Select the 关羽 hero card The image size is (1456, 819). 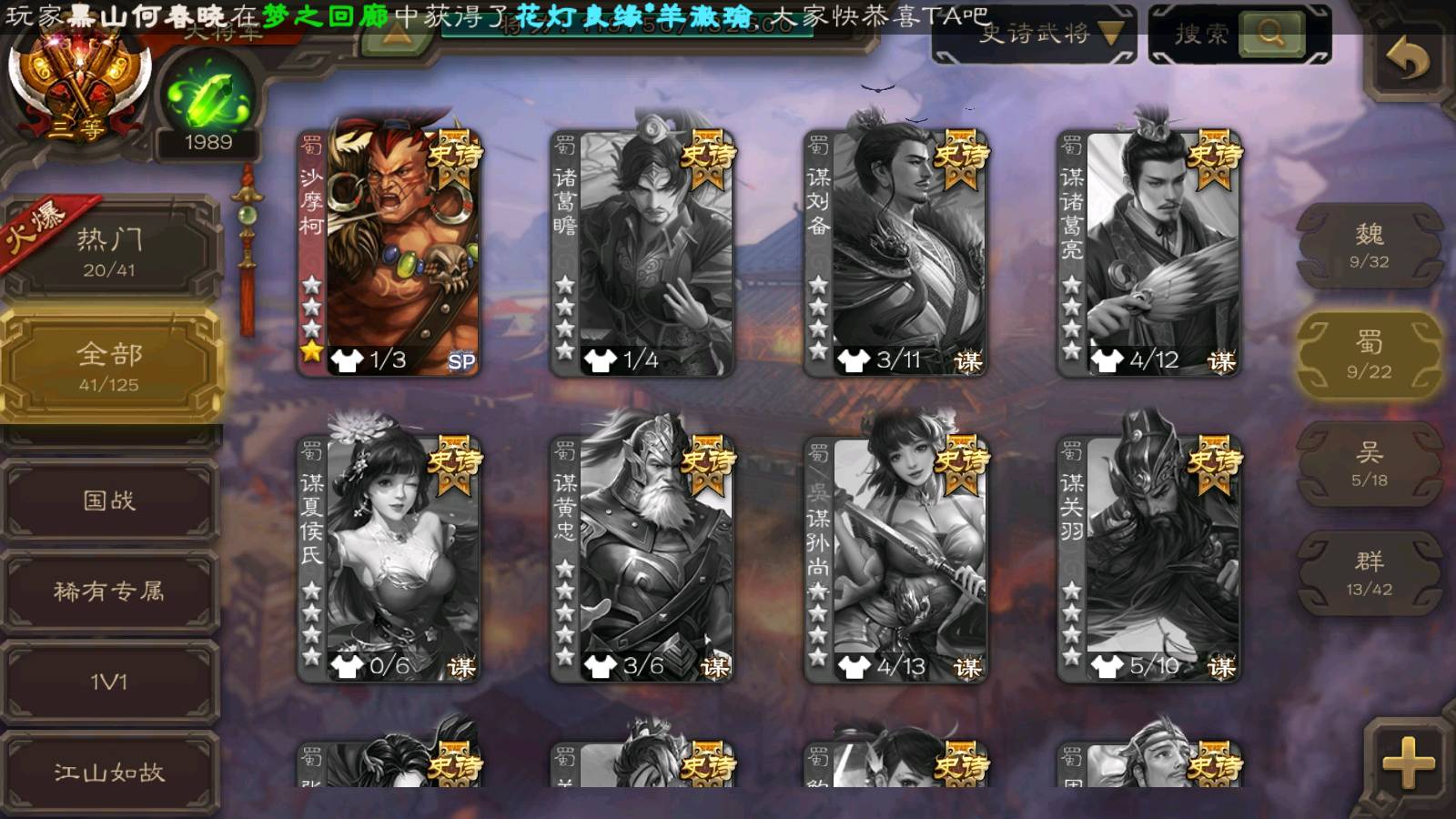(1148, 558)
